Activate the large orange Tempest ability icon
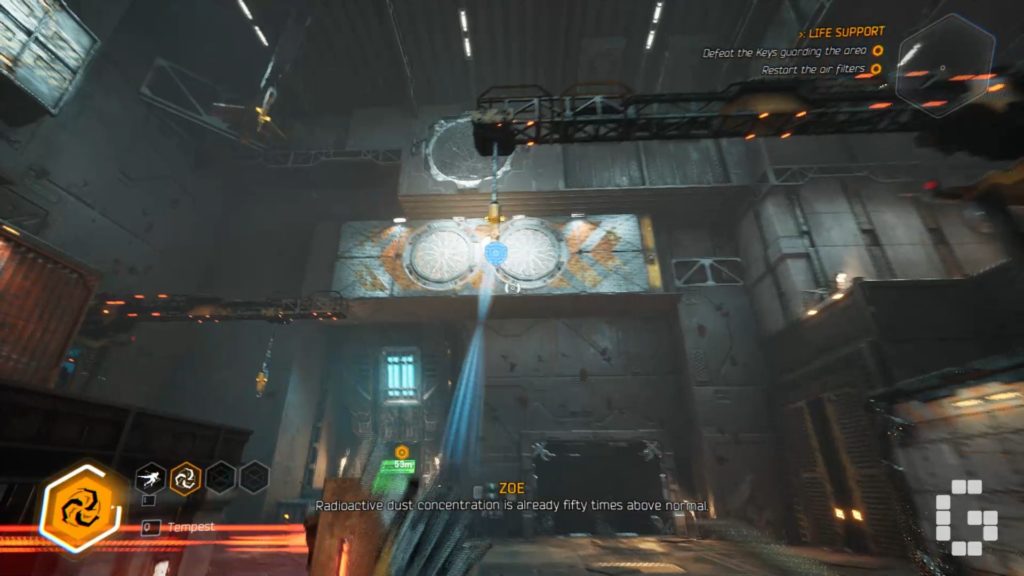 click(80, 506)
